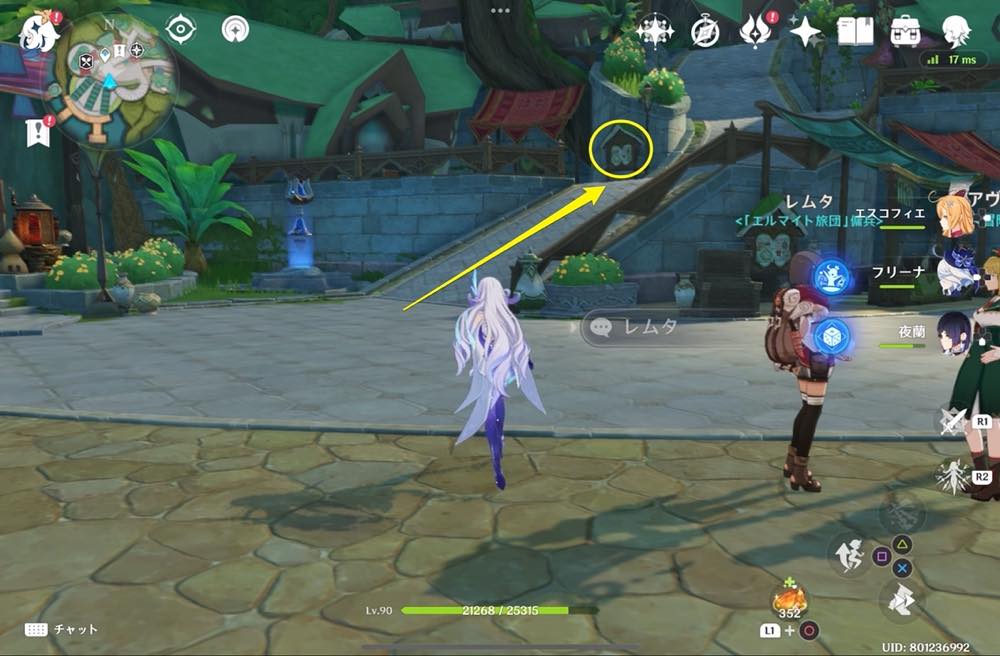Open the チャット chat box
The height and width of the screenshot is (656, 1000).
[62, 629]
